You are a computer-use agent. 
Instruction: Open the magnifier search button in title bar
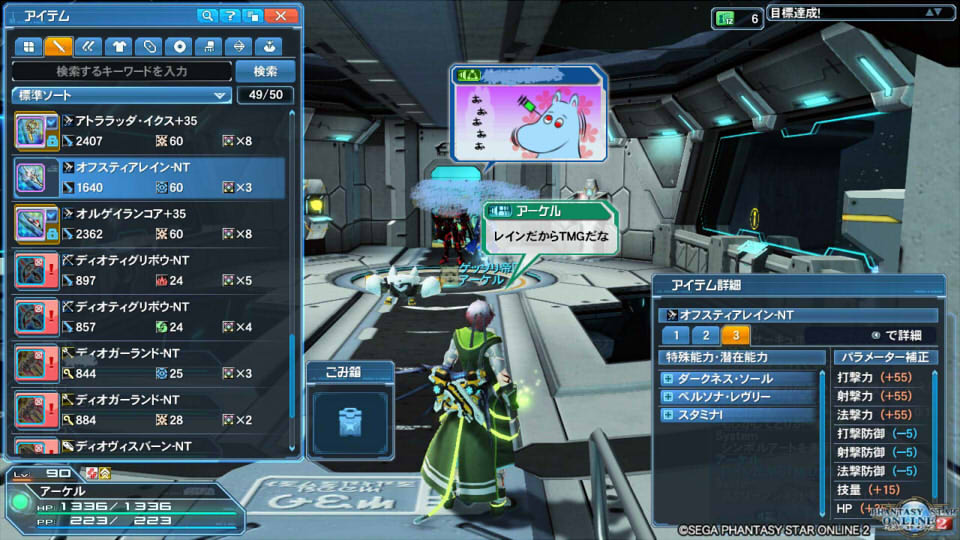coord(208,16)
